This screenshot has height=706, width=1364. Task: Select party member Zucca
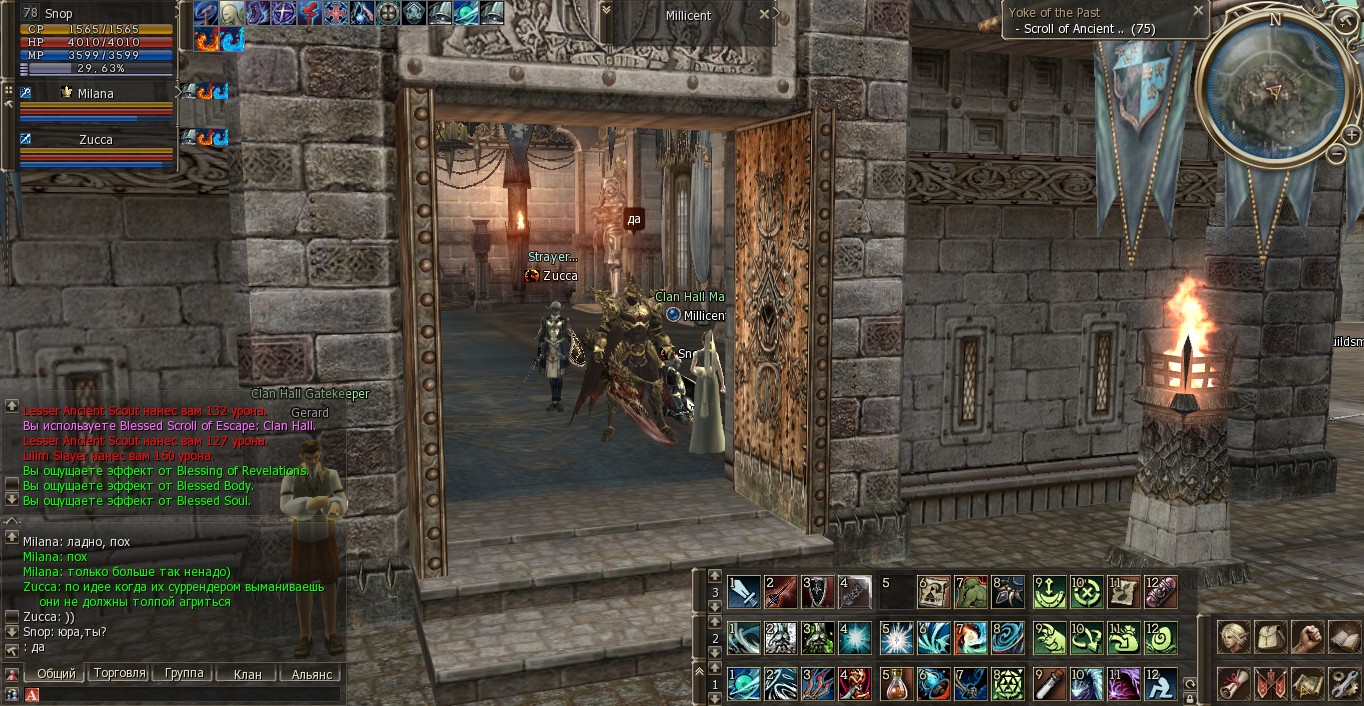[95, 140]
